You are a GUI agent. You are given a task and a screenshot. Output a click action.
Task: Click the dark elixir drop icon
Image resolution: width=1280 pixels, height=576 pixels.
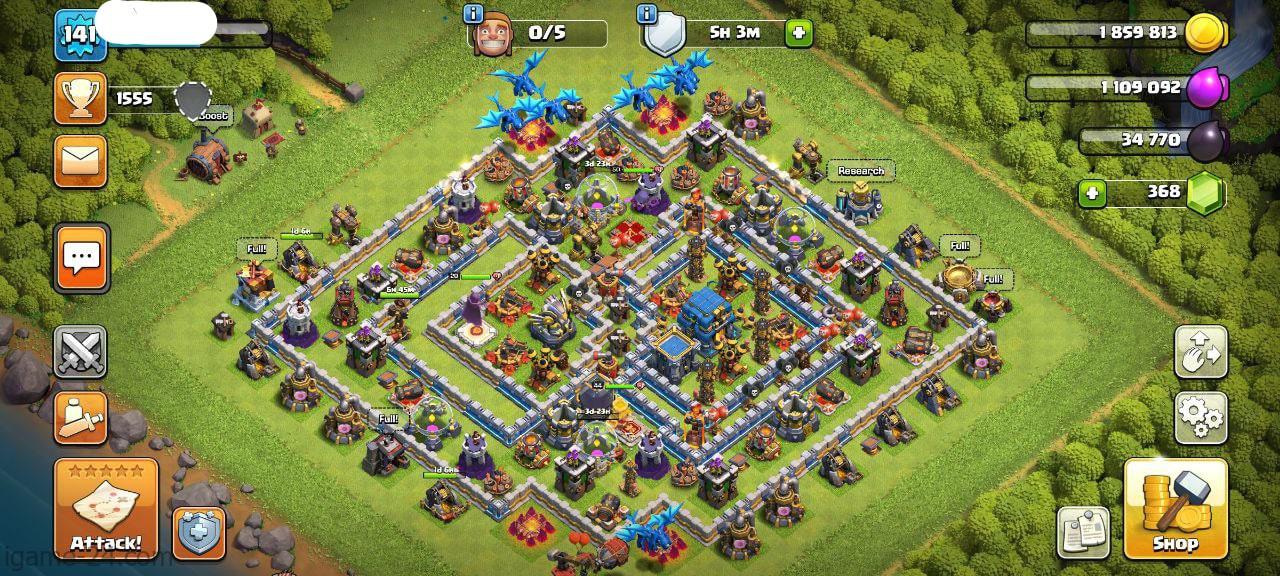[1205, 140]
